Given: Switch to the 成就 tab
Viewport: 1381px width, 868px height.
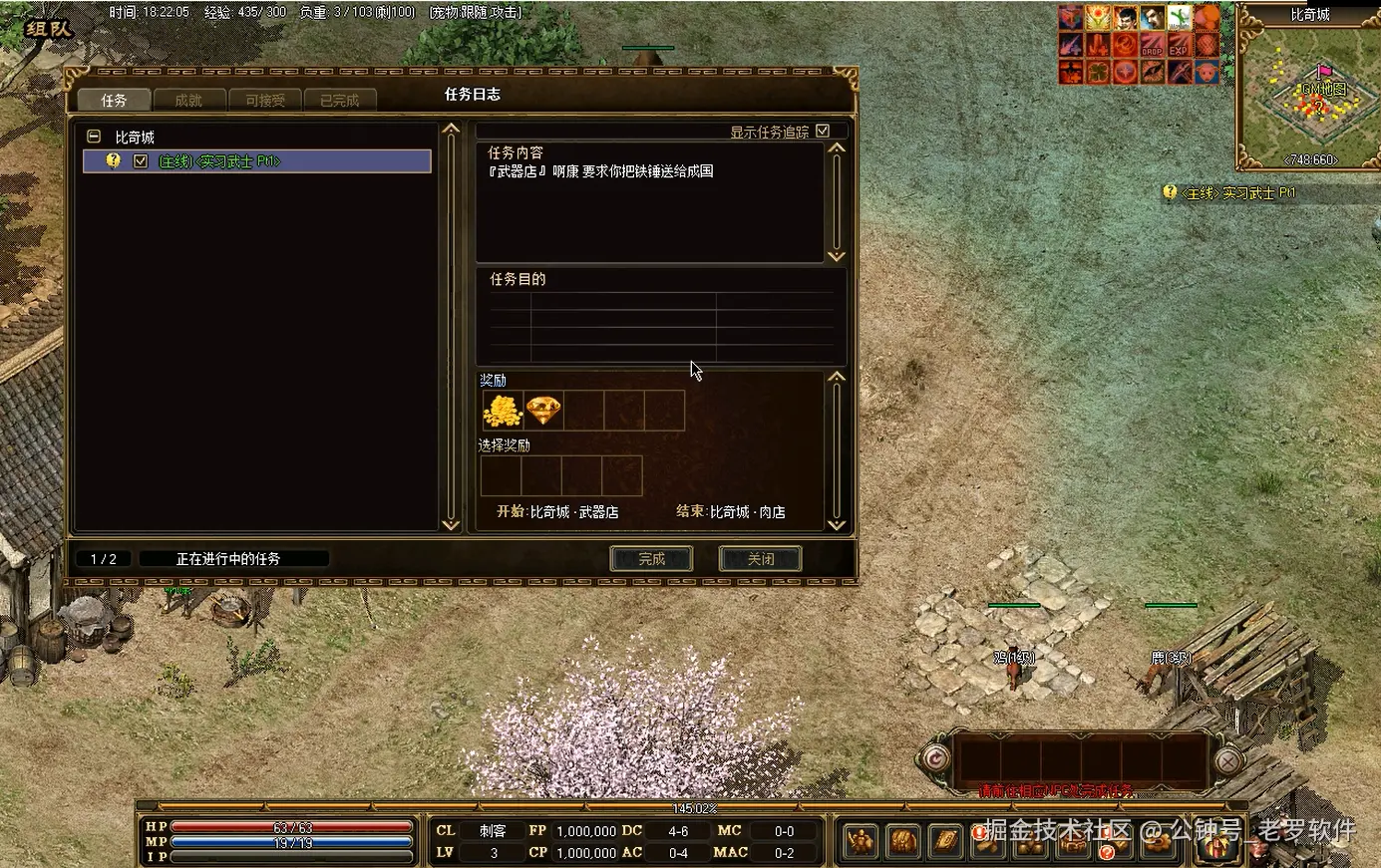Looking at the screenshot, I should point(187,100).
